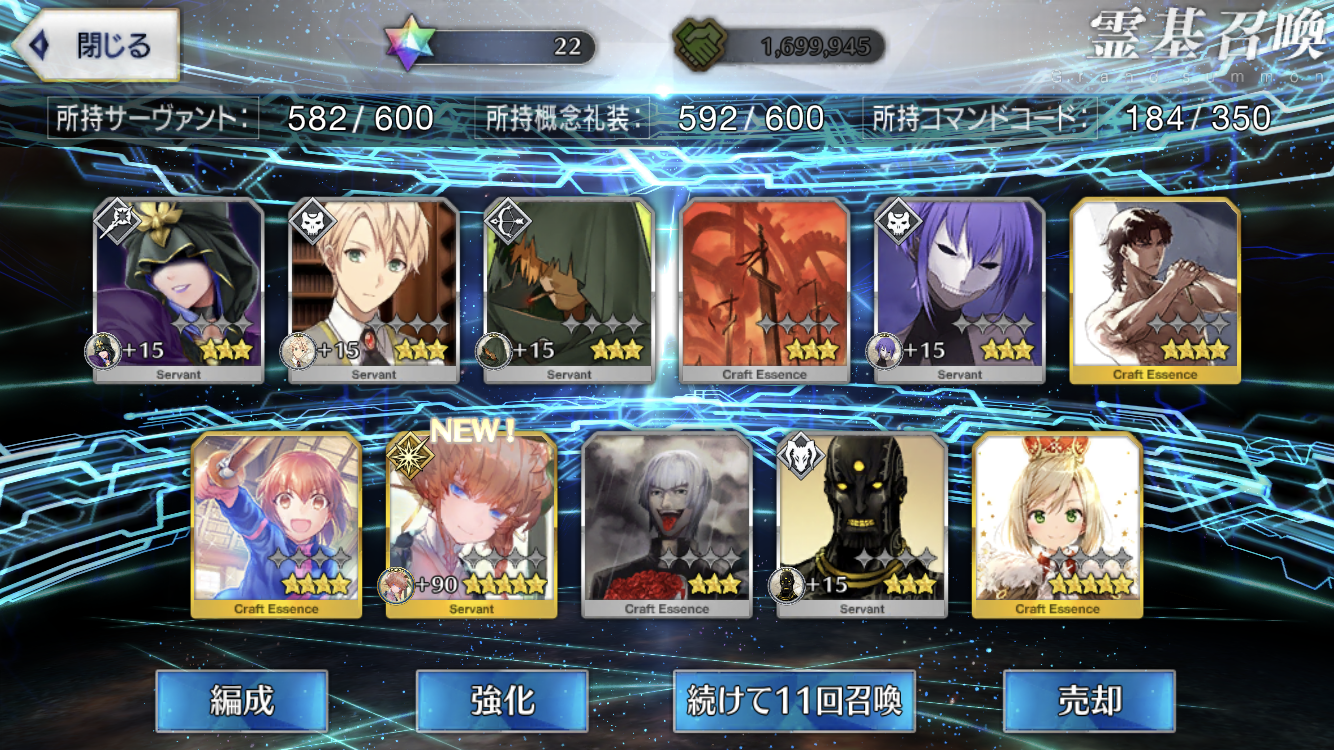Viewport: 1334px width, 750px height.
Task: View the white-haired man with roses card
Action: coord(667,525)
